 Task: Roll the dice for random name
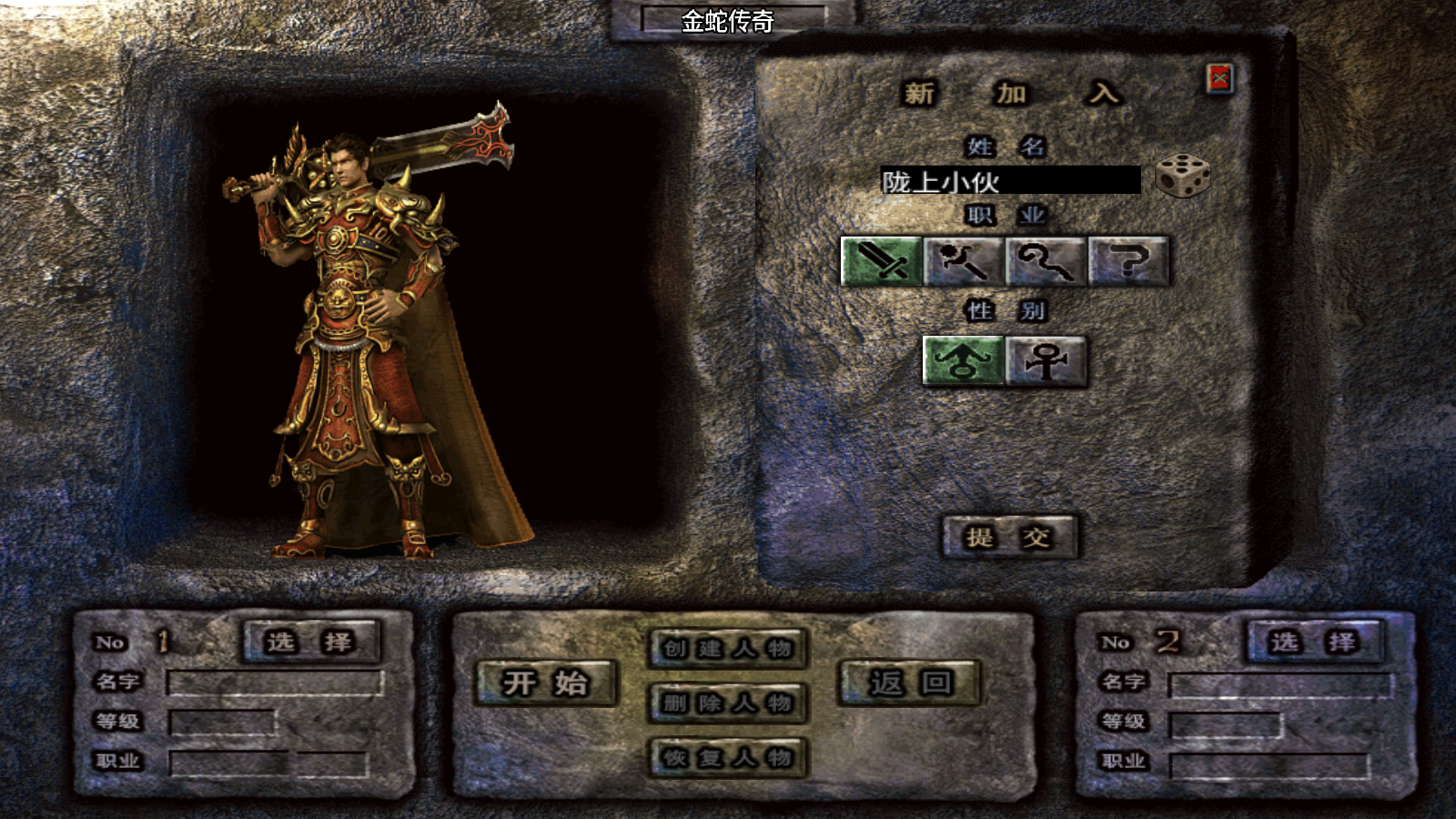coord(1182,176)
